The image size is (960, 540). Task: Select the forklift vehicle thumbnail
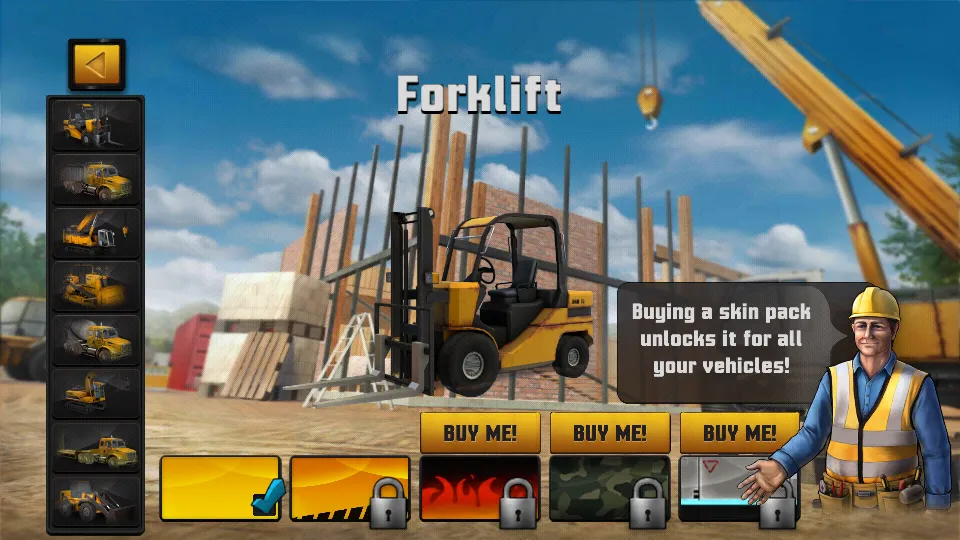pyautogui.click(x=96, y=125)
